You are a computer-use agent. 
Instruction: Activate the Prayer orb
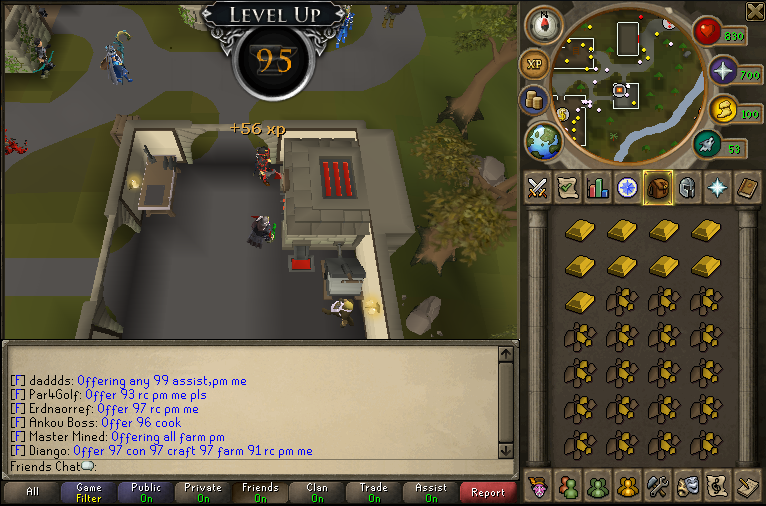[x=724, y=71]
